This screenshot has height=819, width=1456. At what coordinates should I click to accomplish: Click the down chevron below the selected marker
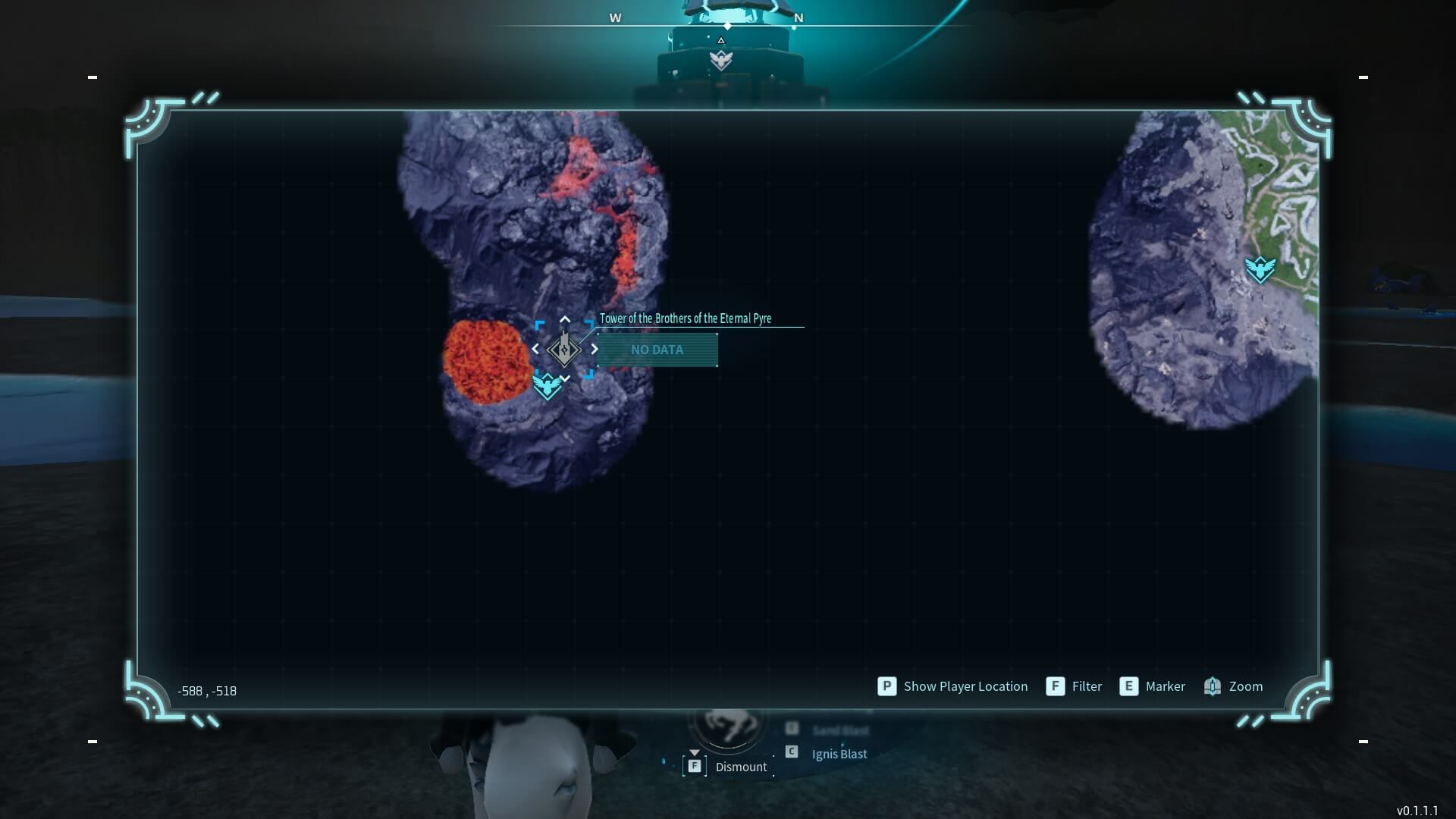(565, 378)
